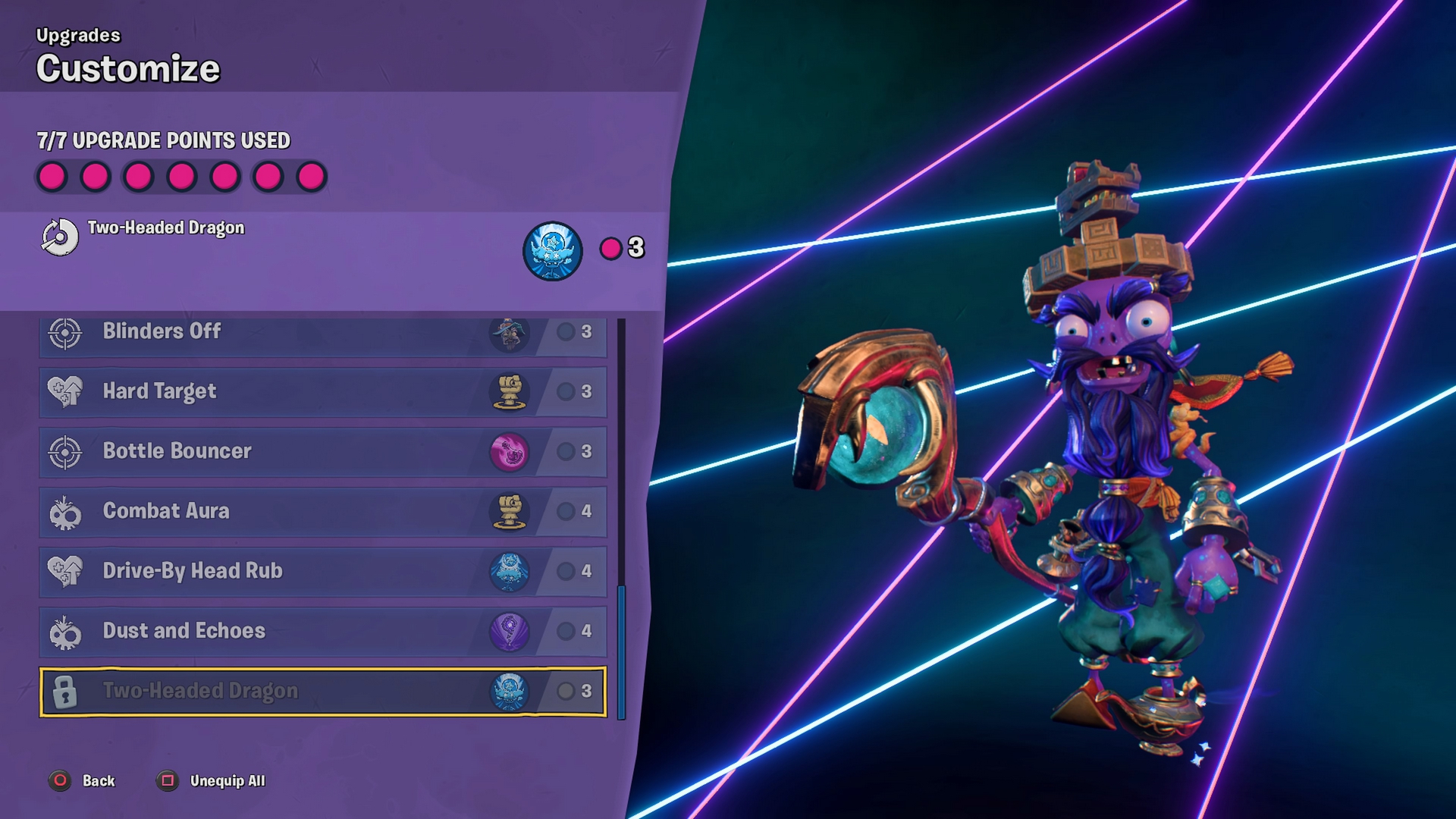Viewport: 1456px width, 819px height.
Task: Click the upgrade list scrollbar
Action: coord(622,652)
